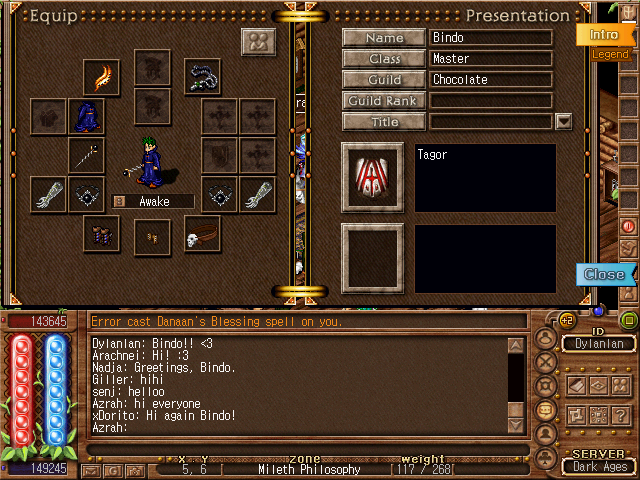This screenshot has height=480, width=640.
Task: Click the group portrait button in Equip panel
Action: 258,42
